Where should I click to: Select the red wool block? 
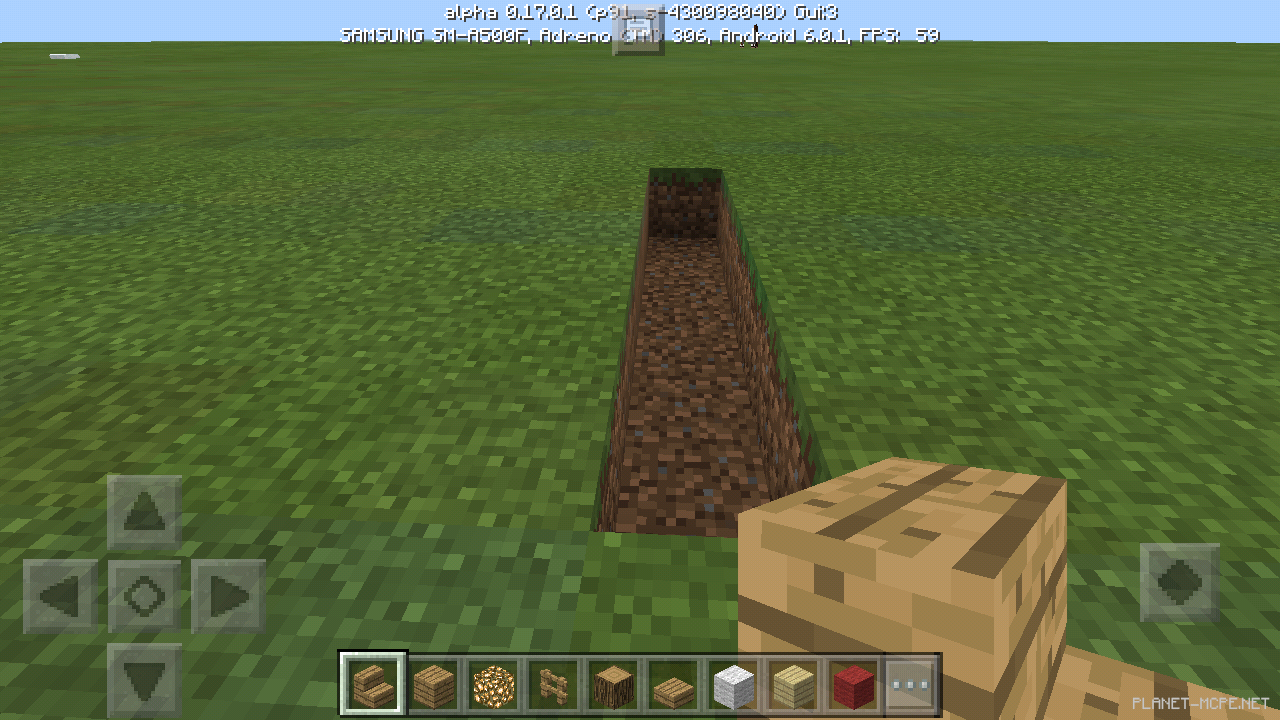tap(853, 684)
